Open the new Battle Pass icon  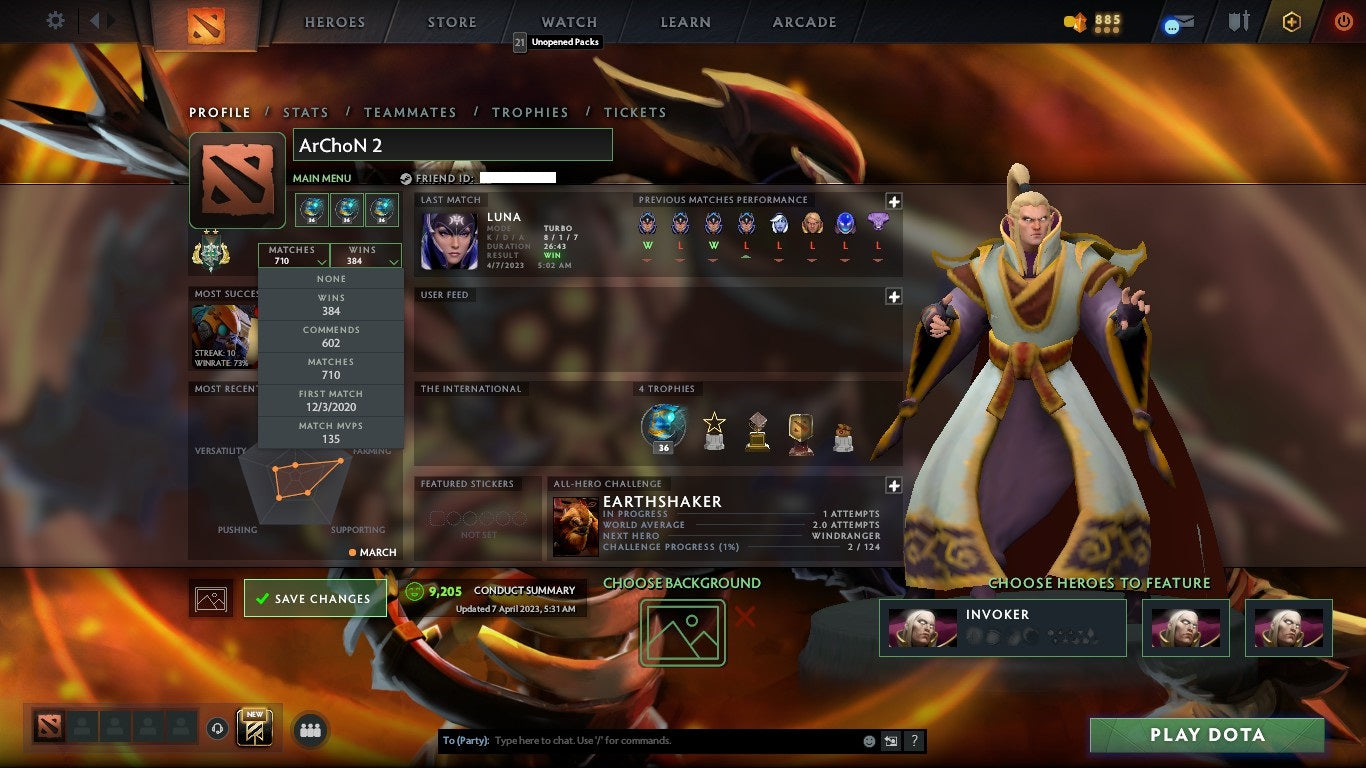(x=256, y=727)
